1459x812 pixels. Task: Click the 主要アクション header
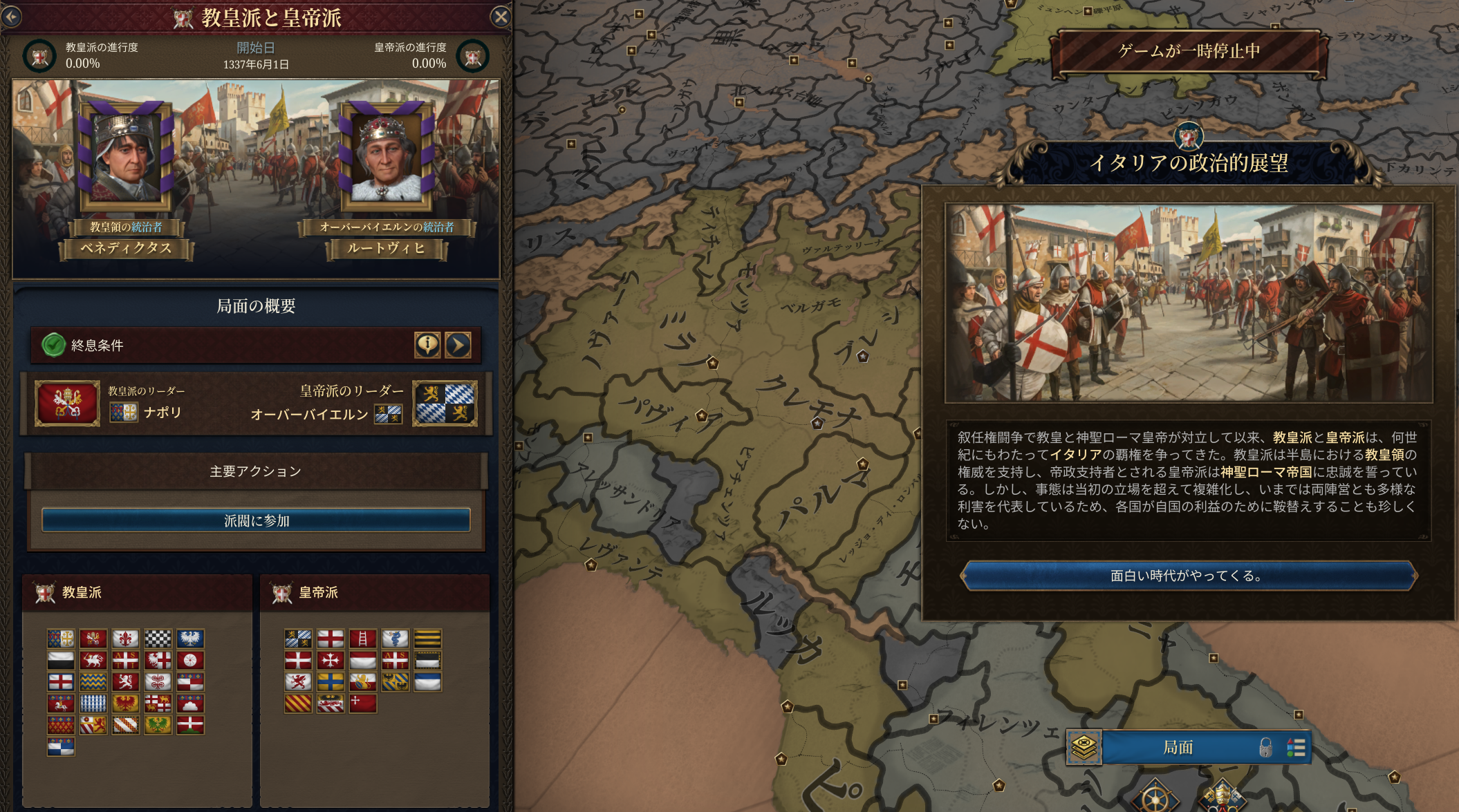(256, 471)
